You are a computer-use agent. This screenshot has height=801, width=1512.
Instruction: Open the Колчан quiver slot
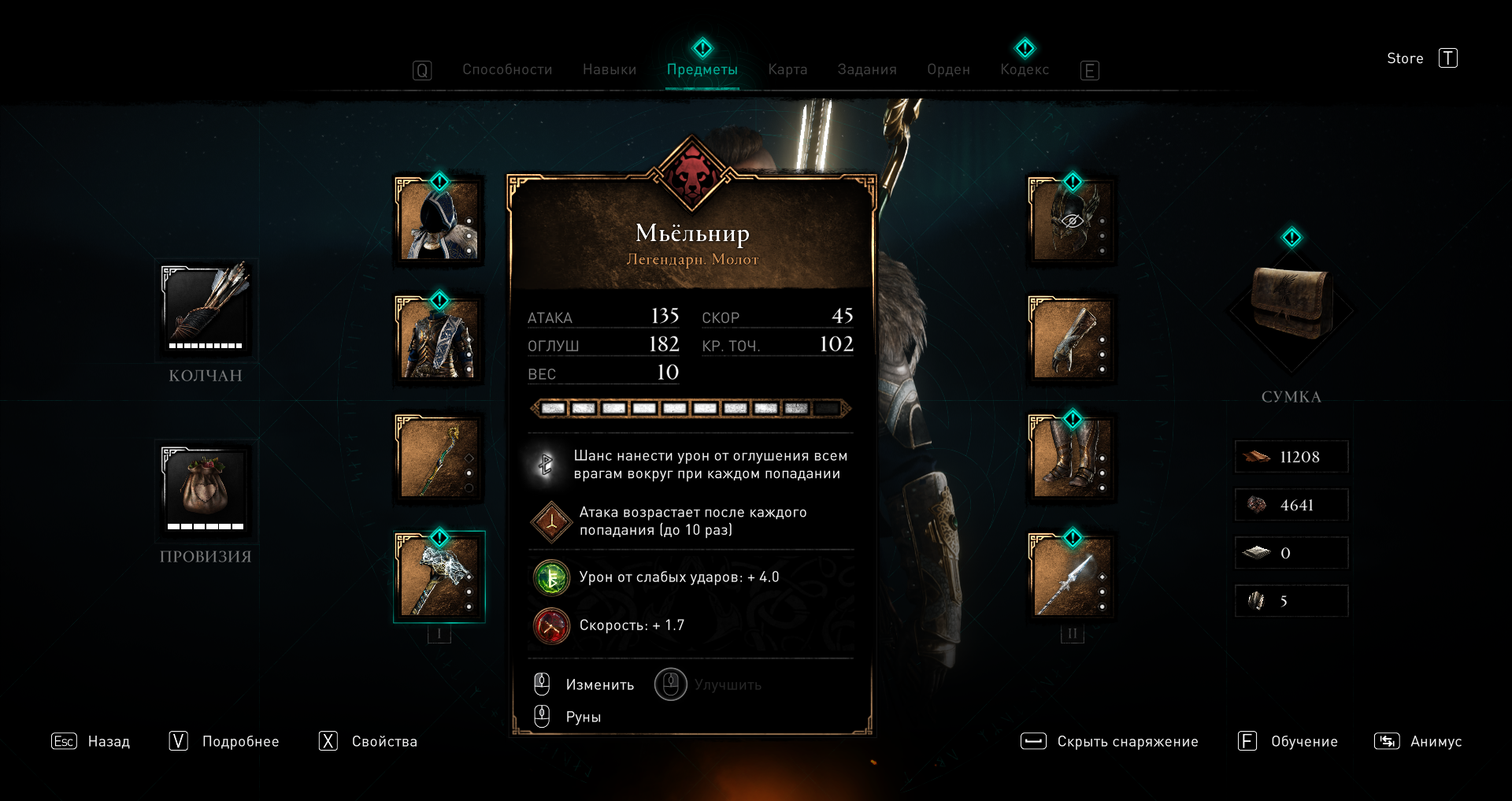(x=206, y=310)
